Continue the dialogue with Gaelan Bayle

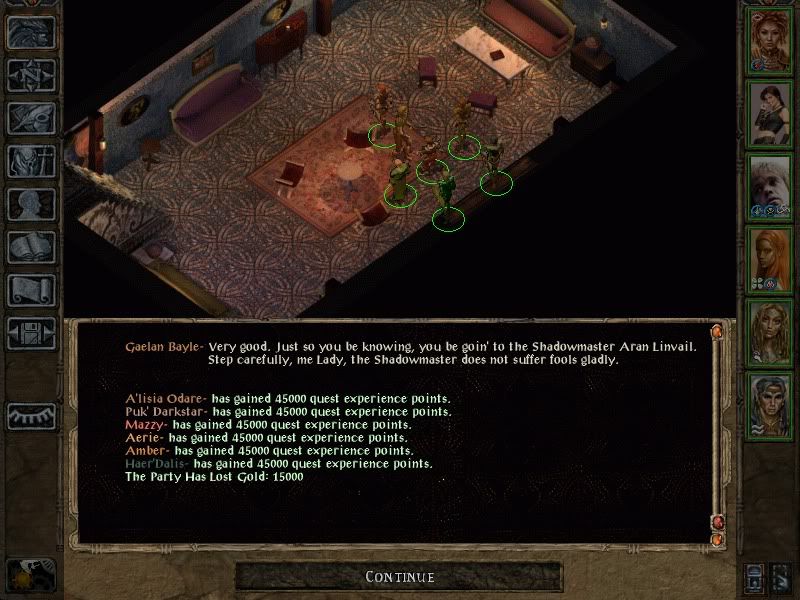pyautogui.click(x=399, y=577)
